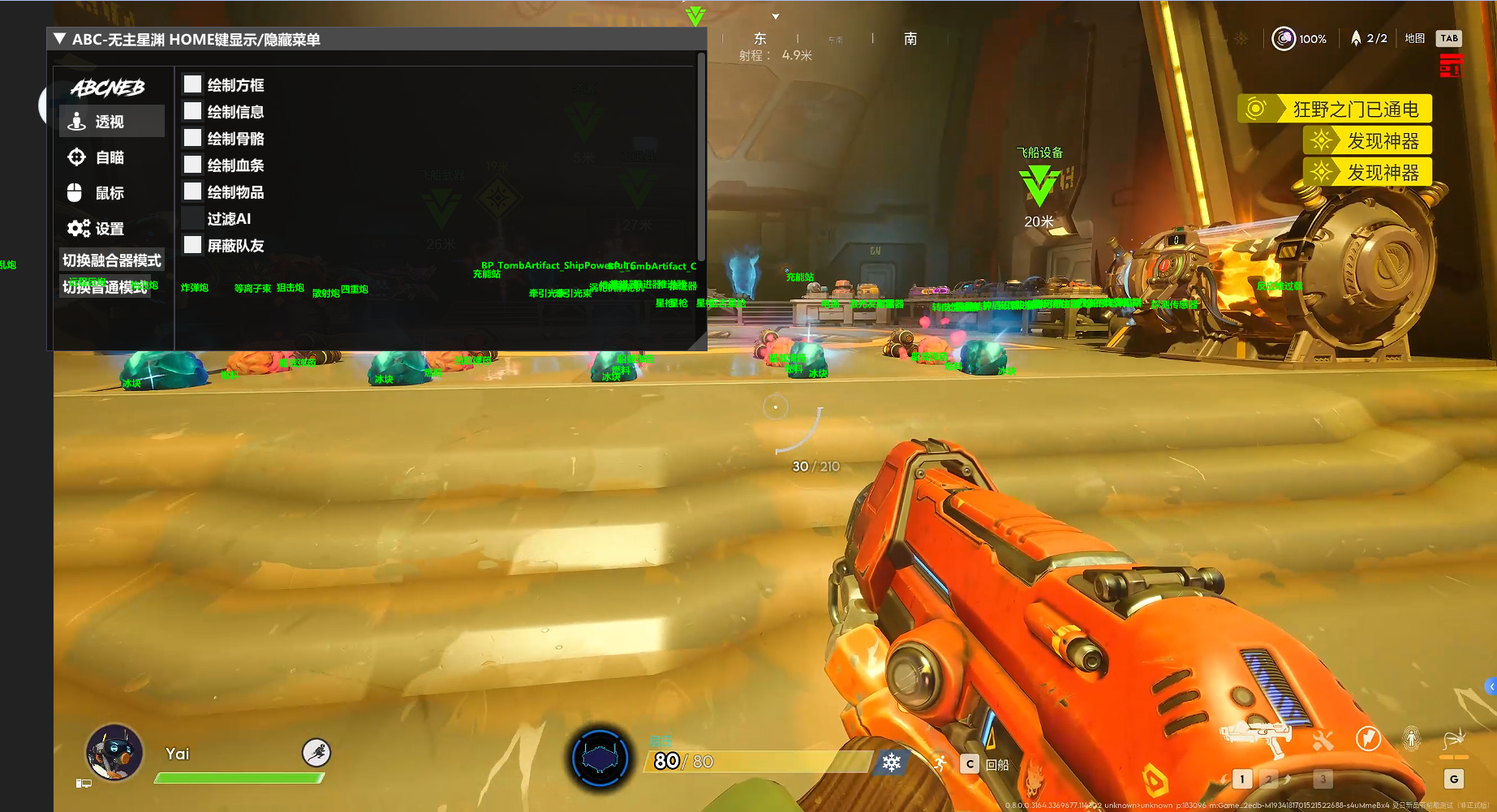Check the 绘制血条 option
Screen dimensions: 1497x812
(192, 165)
